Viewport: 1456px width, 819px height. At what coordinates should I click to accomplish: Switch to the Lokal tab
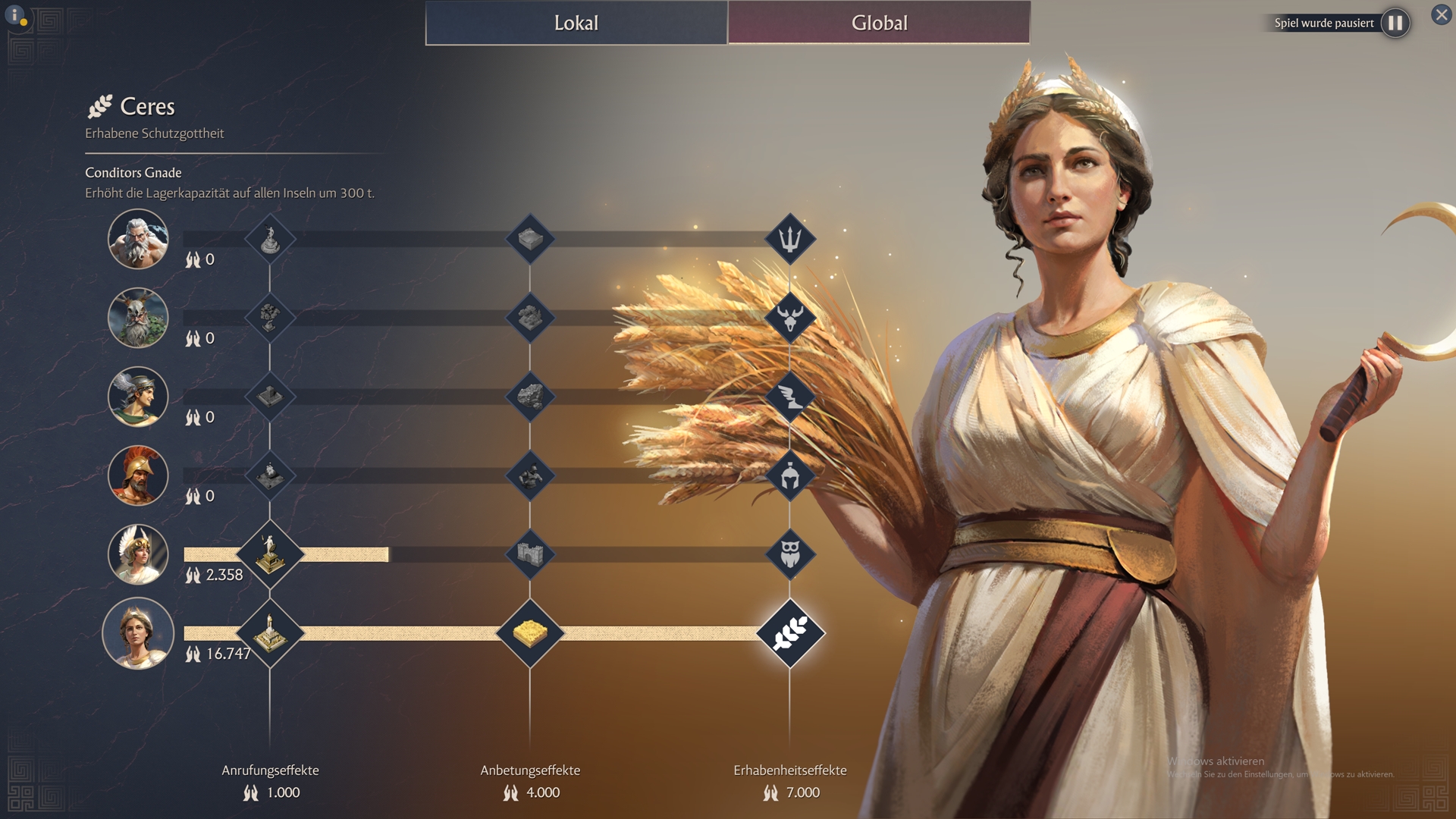[576, 23]
